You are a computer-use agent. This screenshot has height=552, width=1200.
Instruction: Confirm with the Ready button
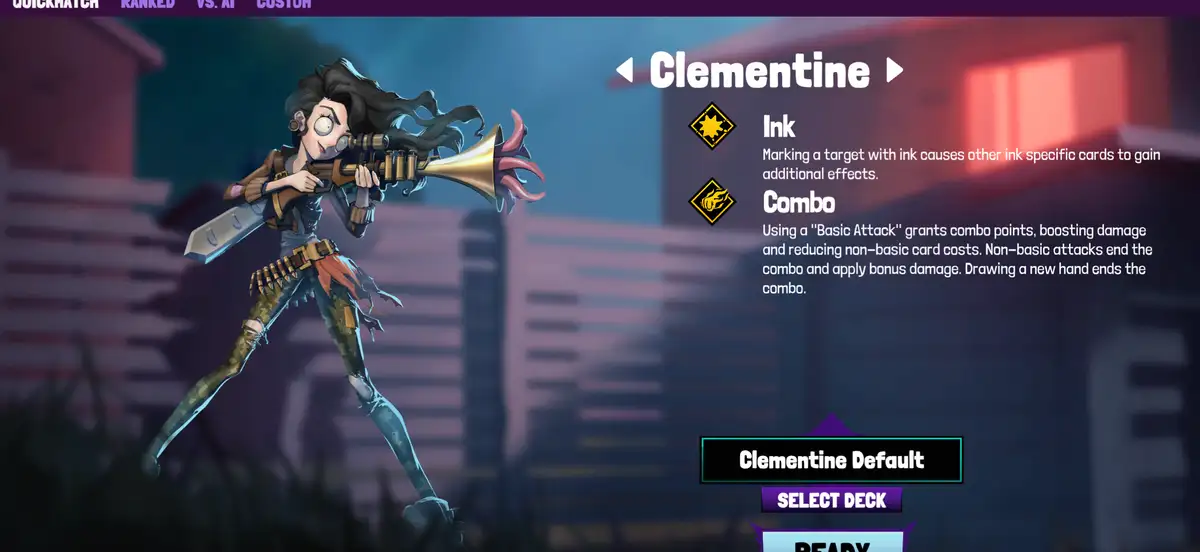click(x=832, y=543)
